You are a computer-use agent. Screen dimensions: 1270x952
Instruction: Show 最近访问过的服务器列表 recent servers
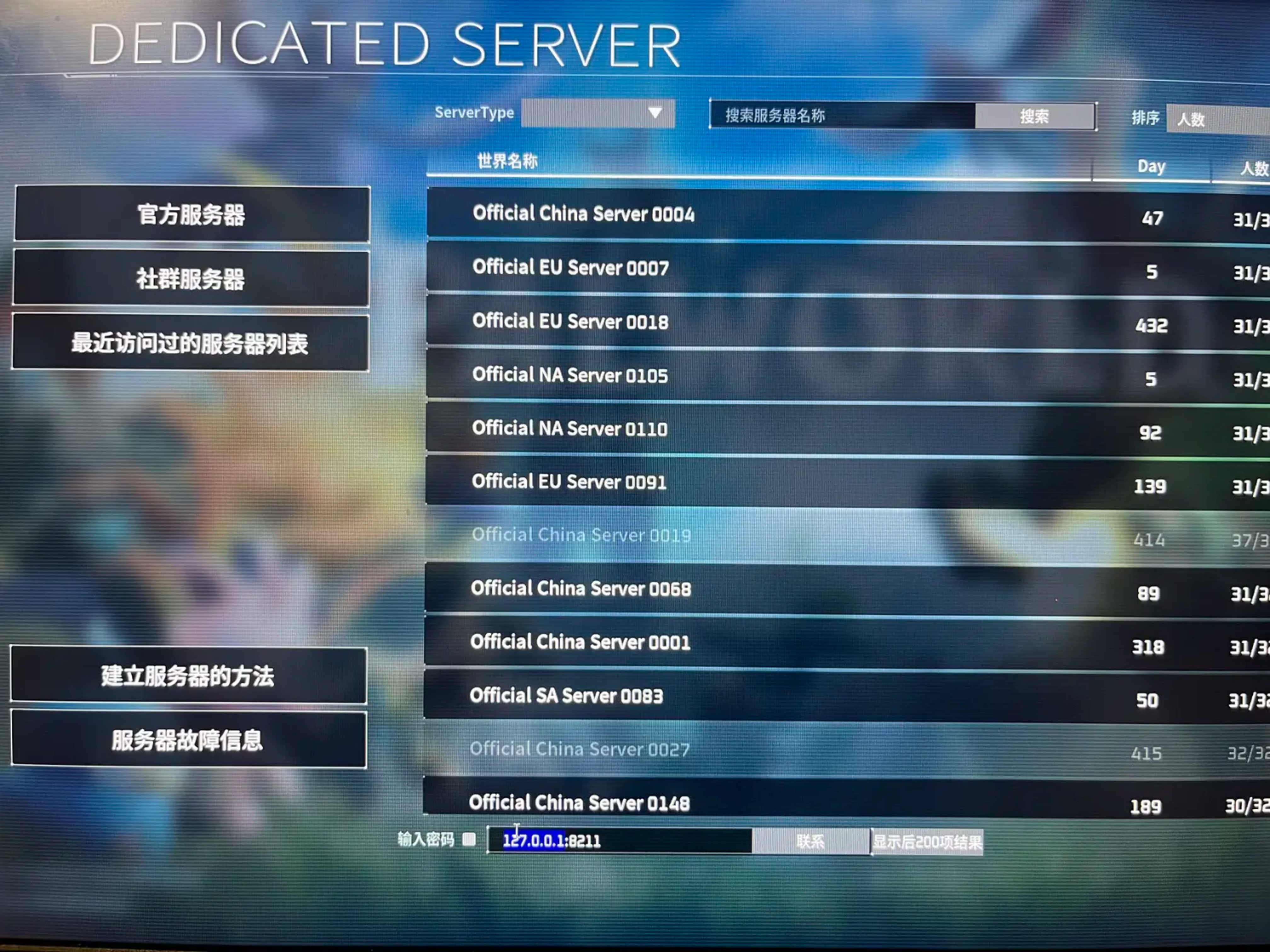[190, 343]
